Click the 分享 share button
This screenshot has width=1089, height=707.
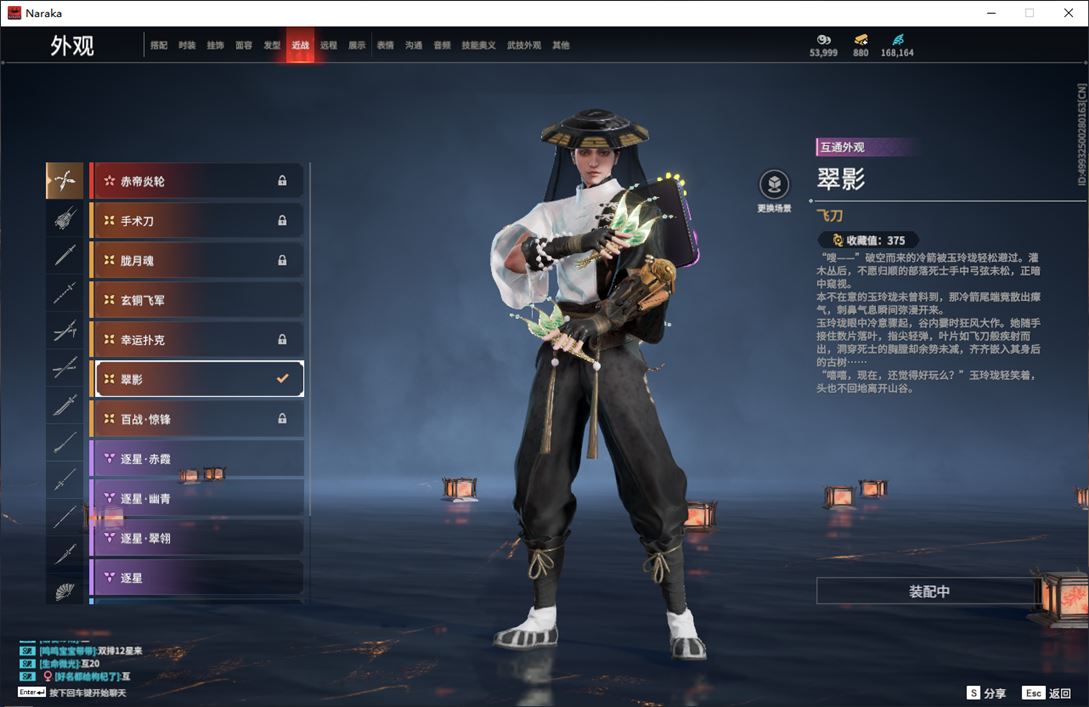986,693
